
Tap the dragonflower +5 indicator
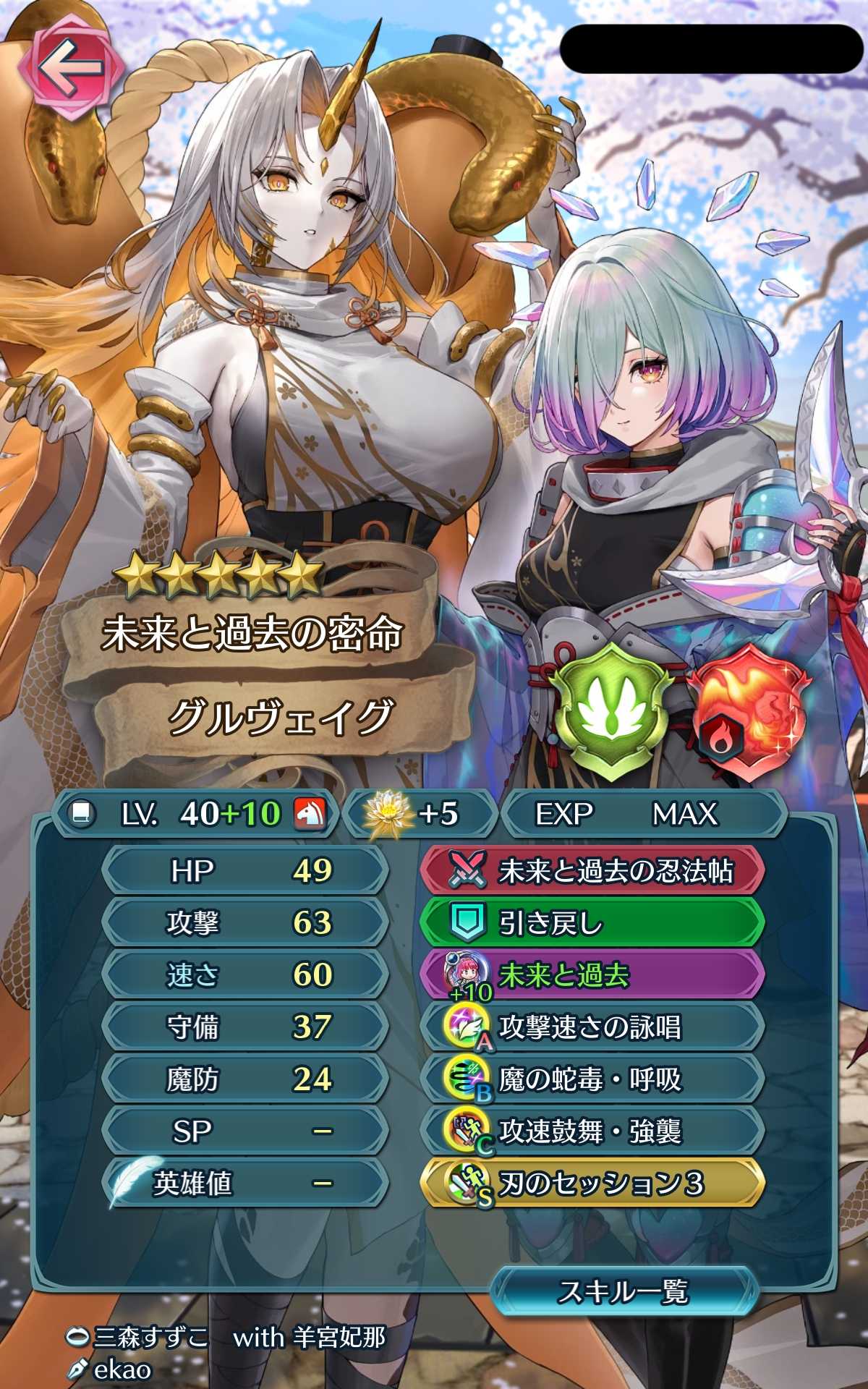pos(418,814)
